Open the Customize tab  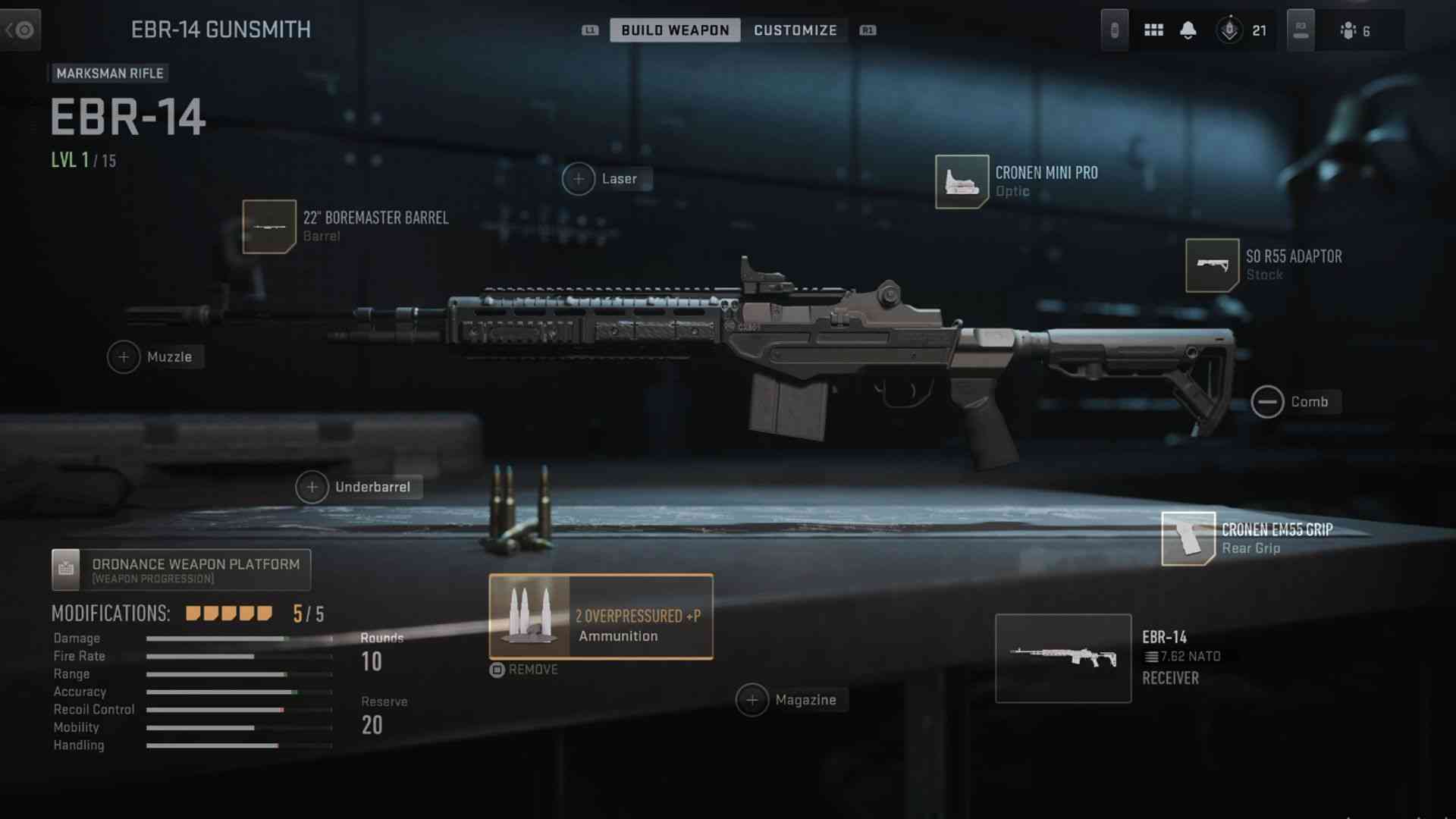pos(795,30)
